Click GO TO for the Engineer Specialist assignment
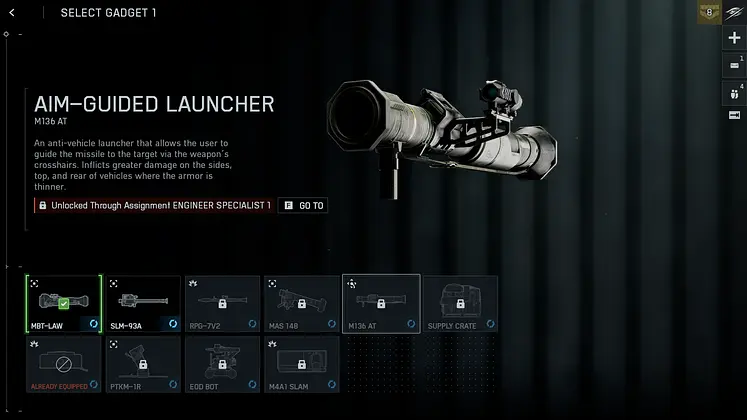Viewport: 747px width, 420px height. click(x=303, y=205)
